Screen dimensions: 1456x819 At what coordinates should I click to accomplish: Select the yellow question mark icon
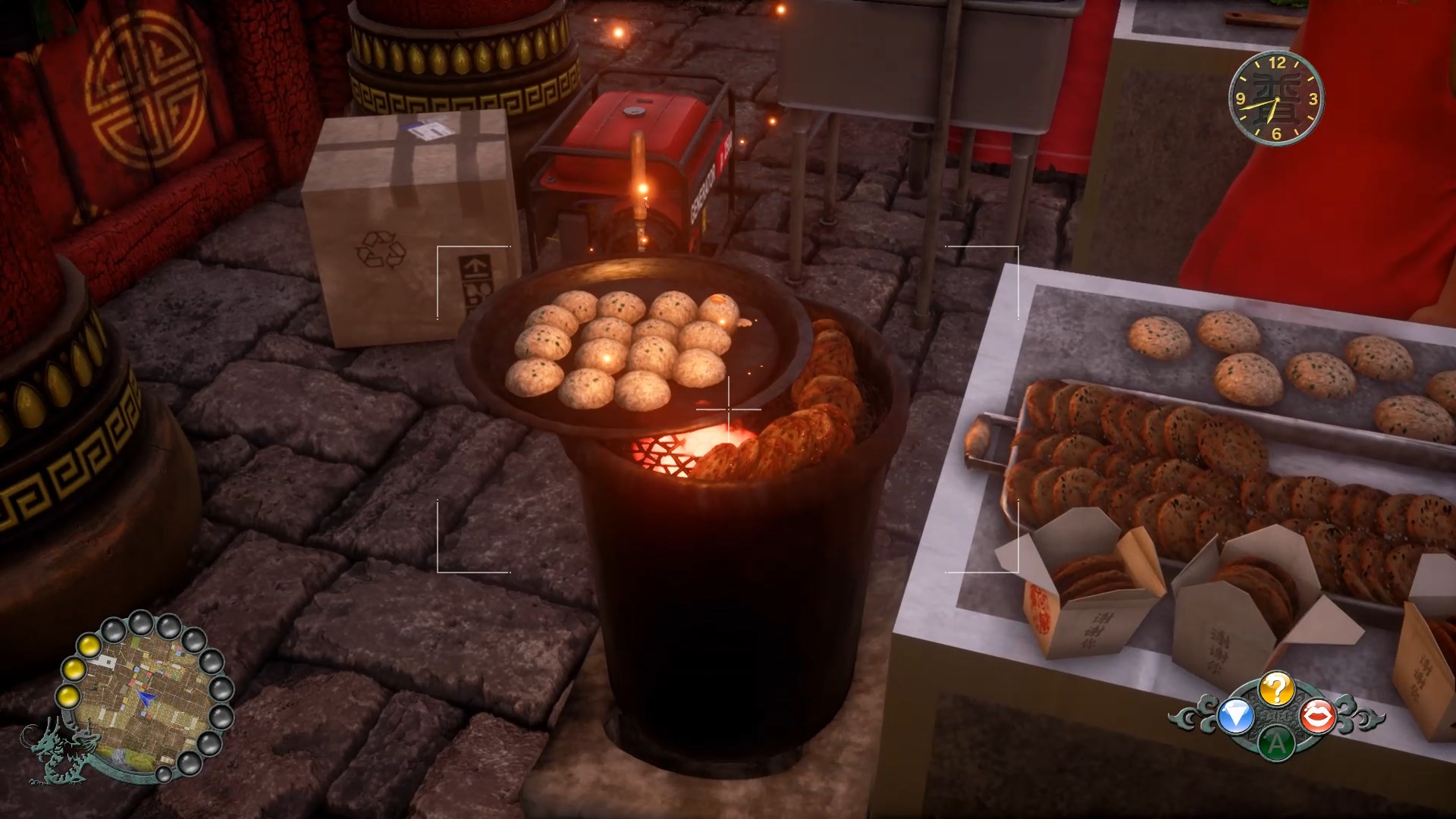pyautogui.click(x=1276, y=689)
